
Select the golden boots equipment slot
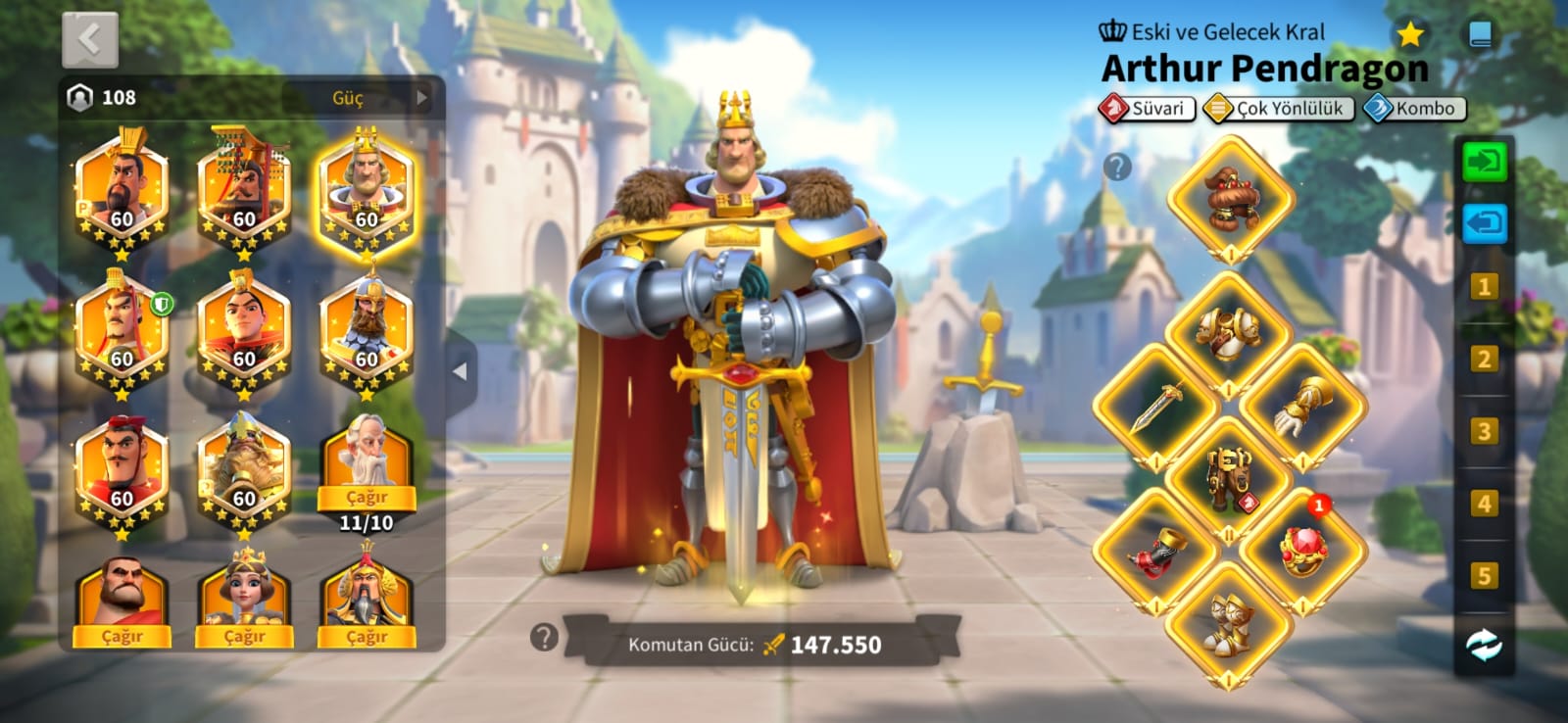[1230, 624]
